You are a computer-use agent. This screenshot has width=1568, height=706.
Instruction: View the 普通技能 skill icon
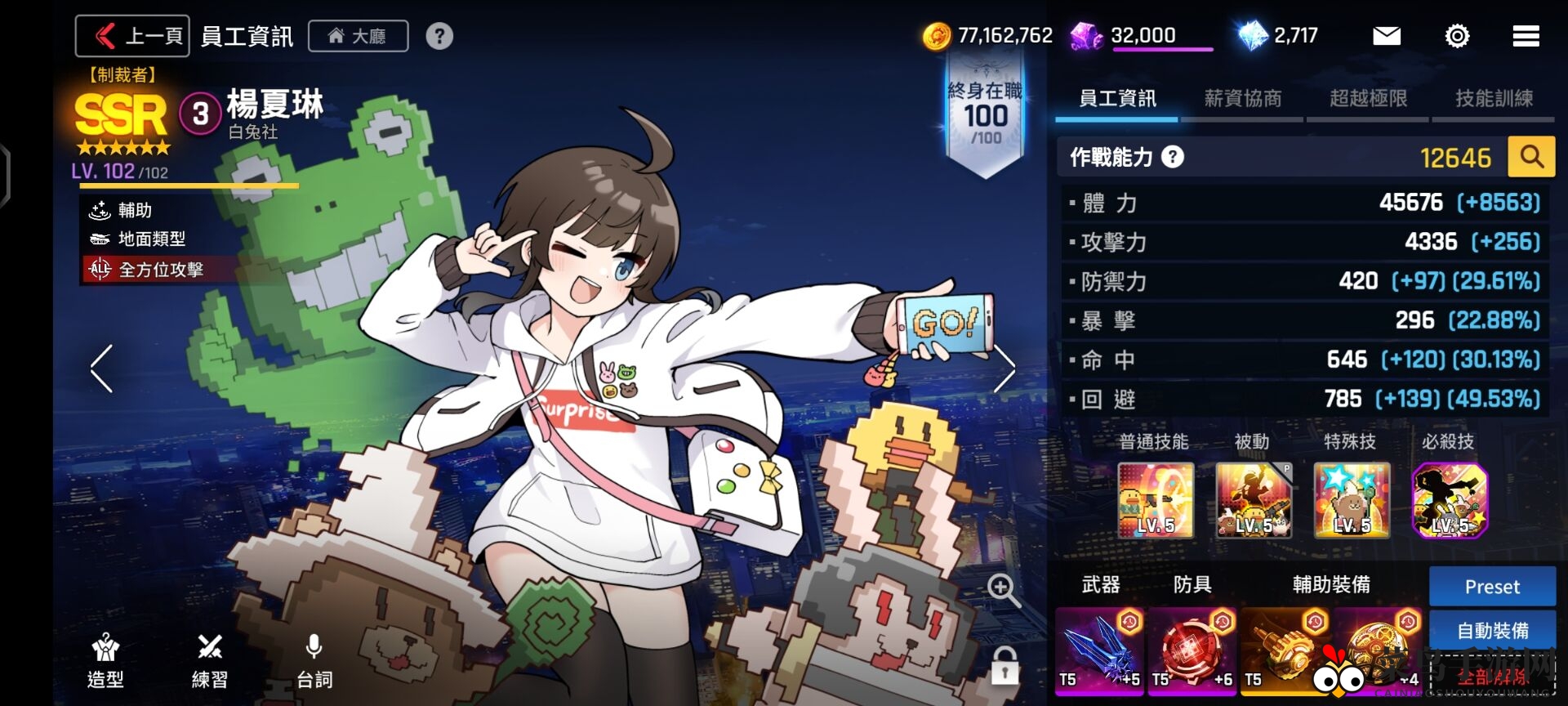pyautogui.click(x=1156, y=499)
